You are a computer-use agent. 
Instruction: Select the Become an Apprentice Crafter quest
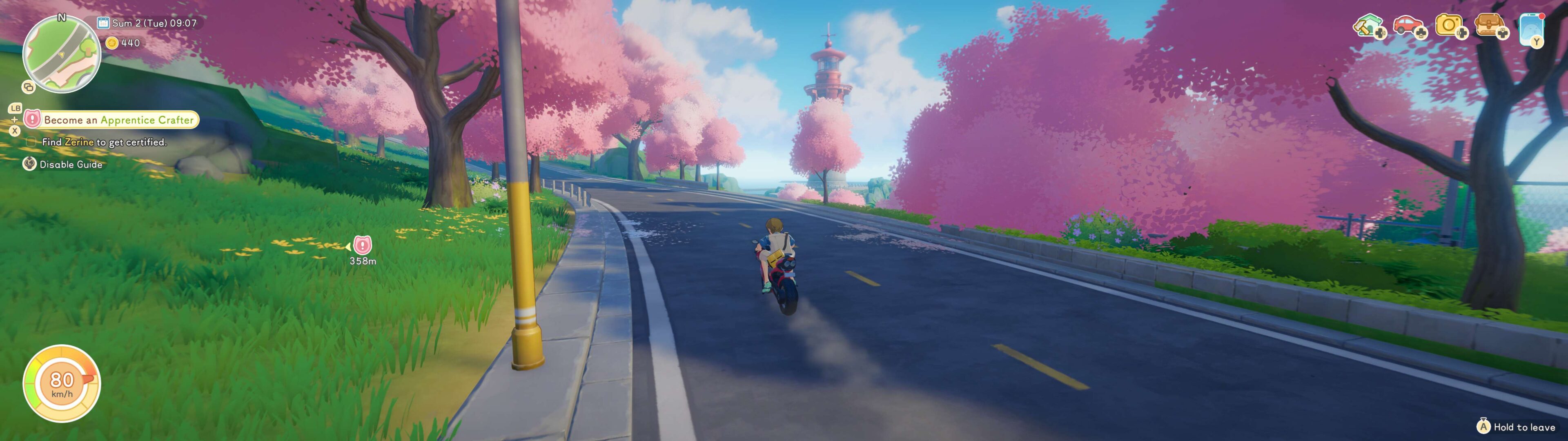[118, 120]
